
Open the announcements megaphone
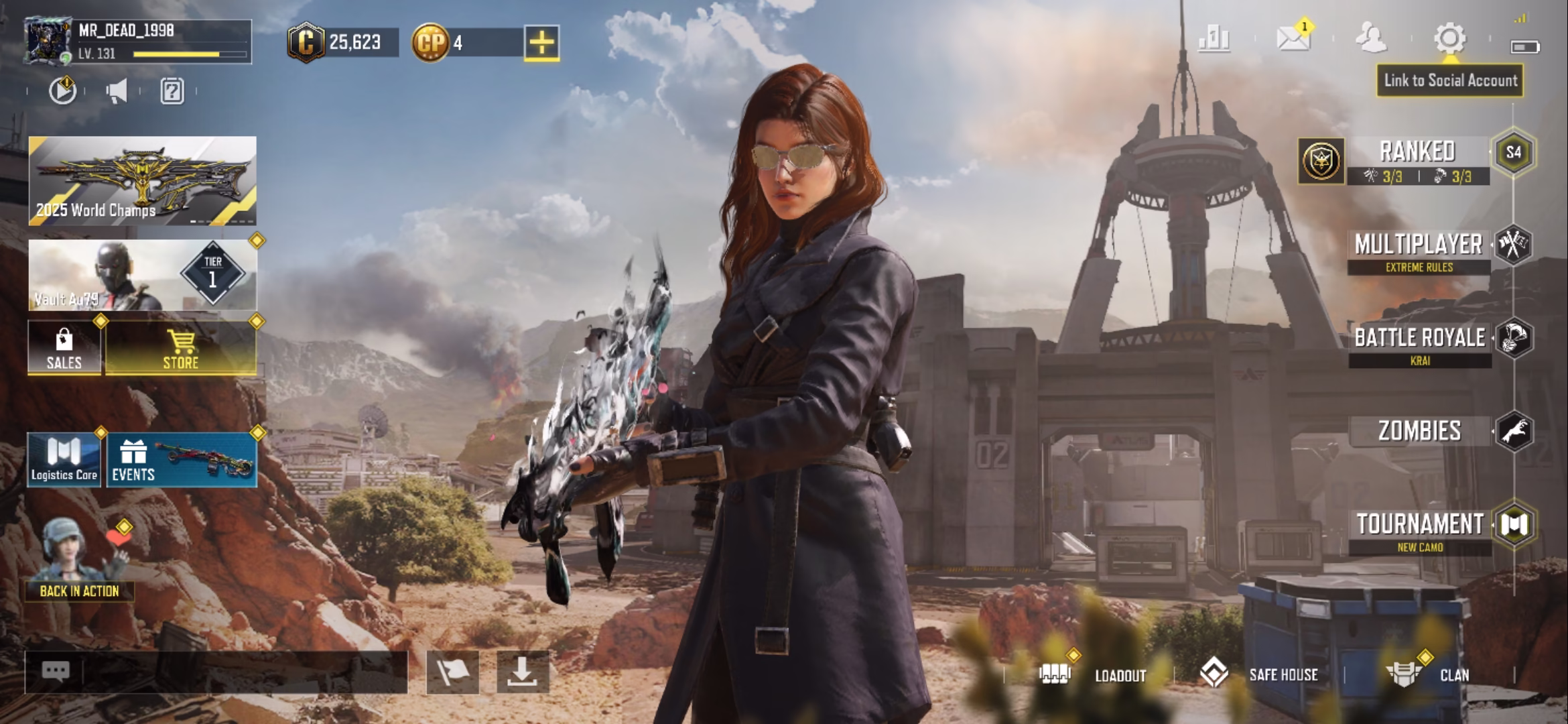[x=117, y=93]
